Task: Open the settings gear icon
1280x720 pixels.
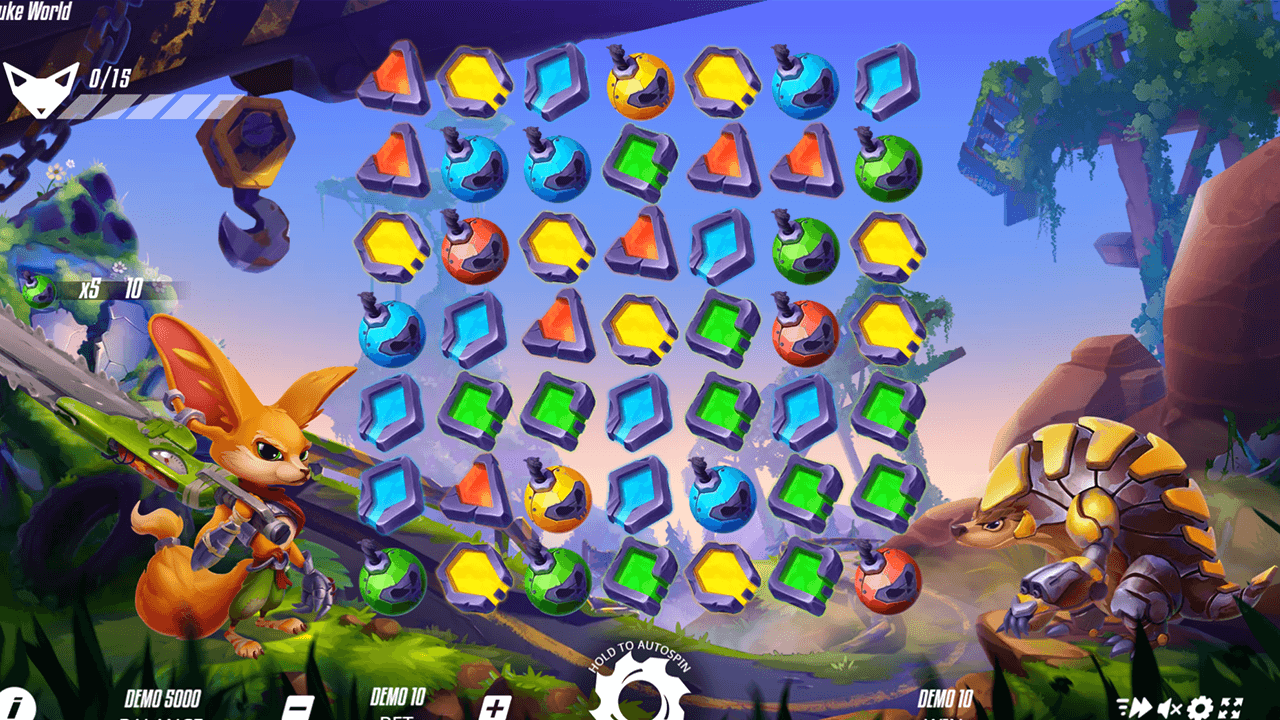Action: (x=1200, y=707)
